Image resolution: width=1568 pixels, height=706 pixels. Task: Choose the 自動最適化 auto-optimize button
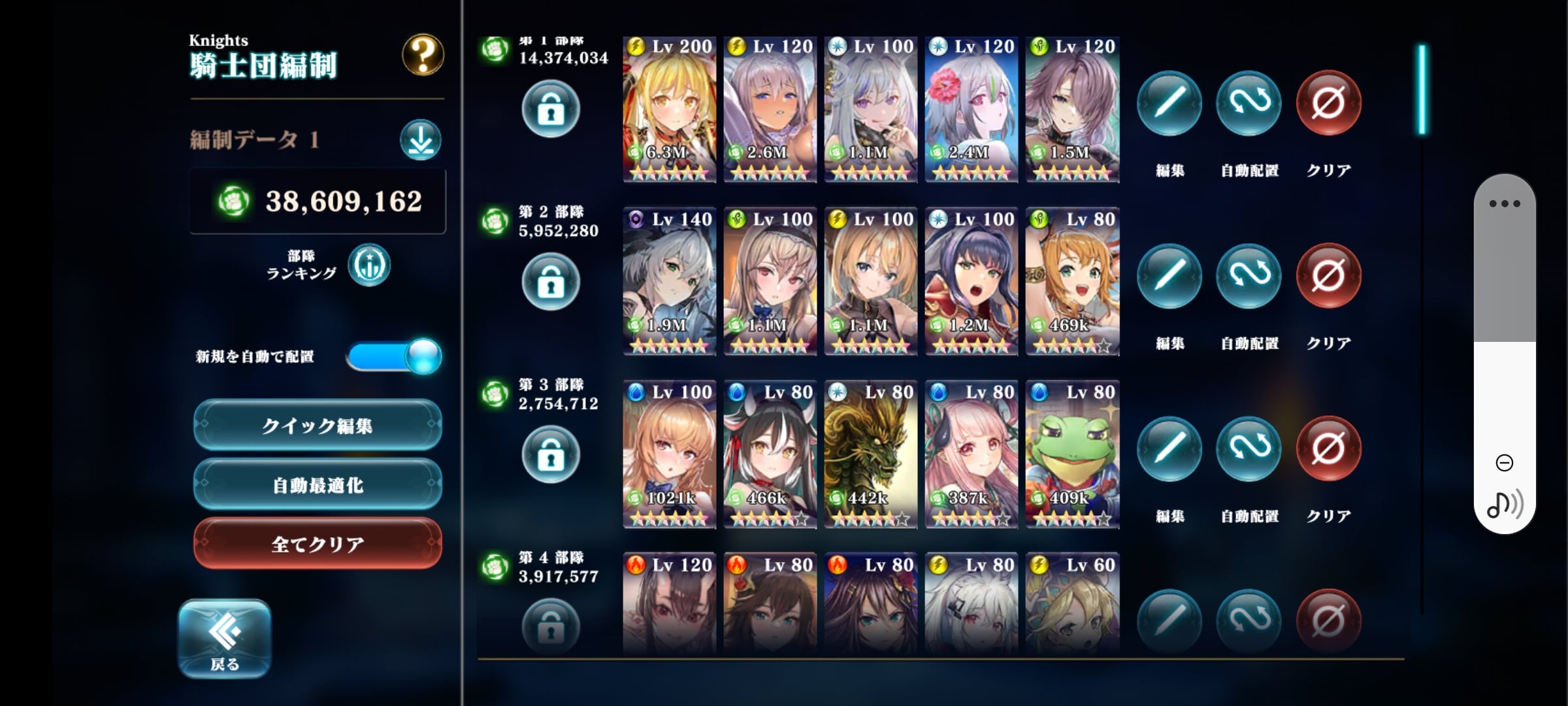318,484
